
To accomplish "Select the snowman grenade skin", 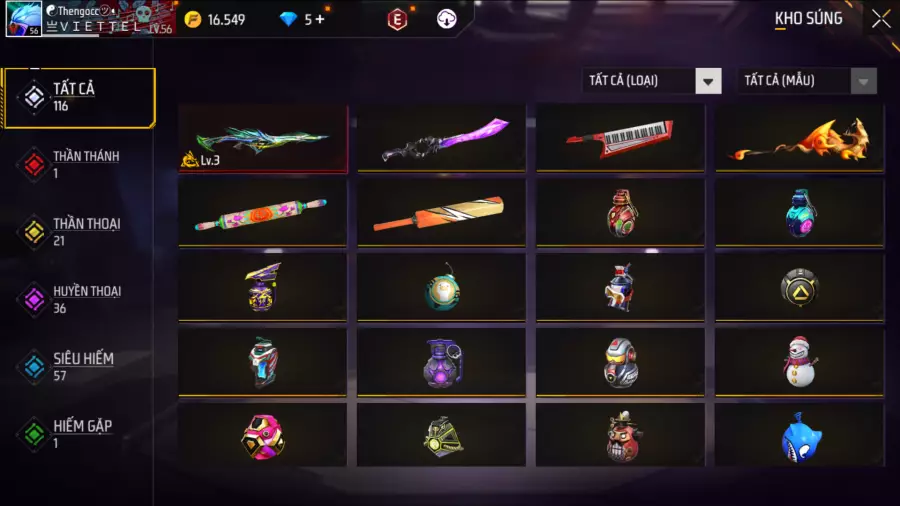I will [799, 360].
